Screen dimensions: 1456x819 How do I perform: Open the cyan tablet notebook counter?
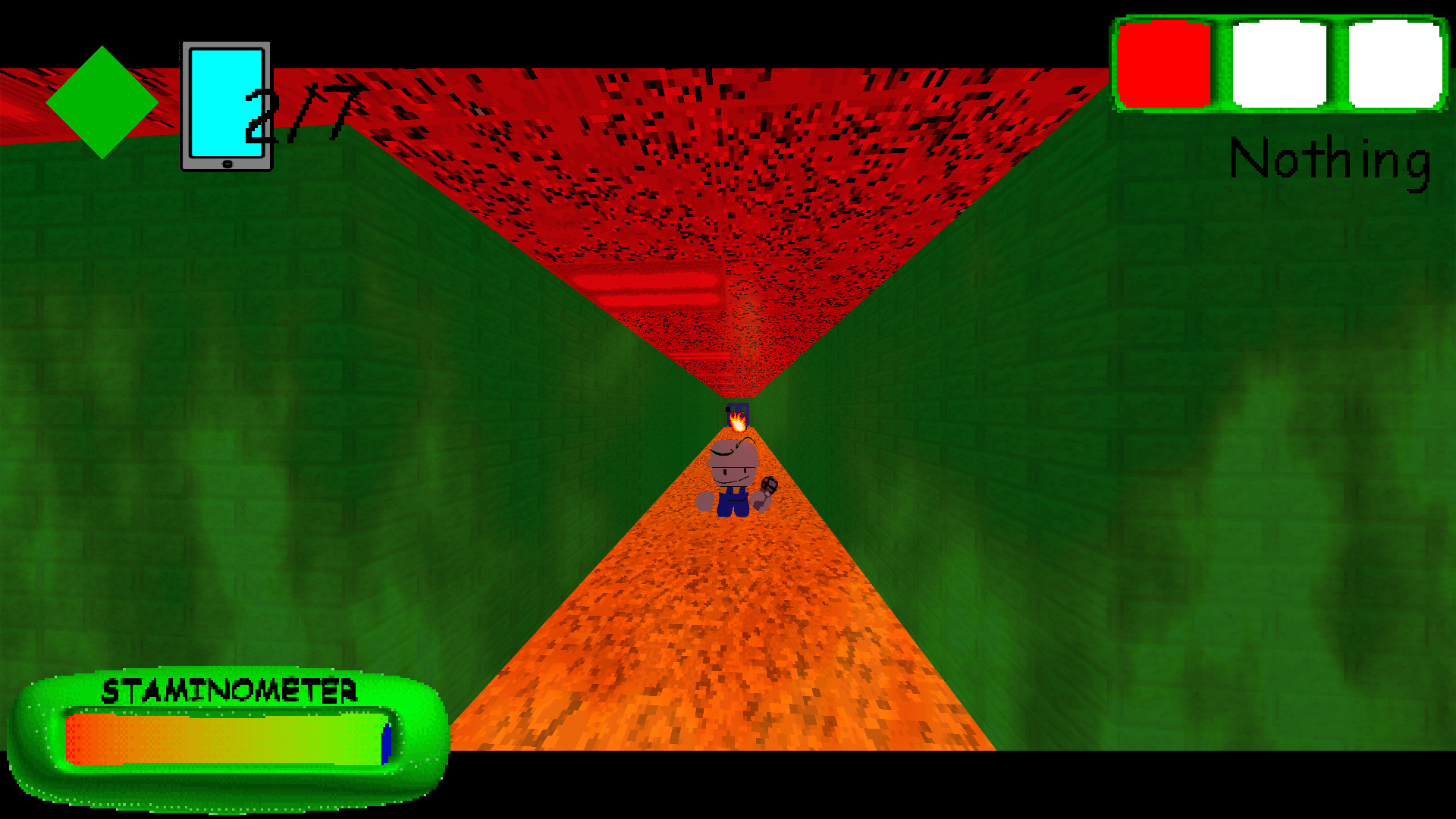tap(226, 106)
